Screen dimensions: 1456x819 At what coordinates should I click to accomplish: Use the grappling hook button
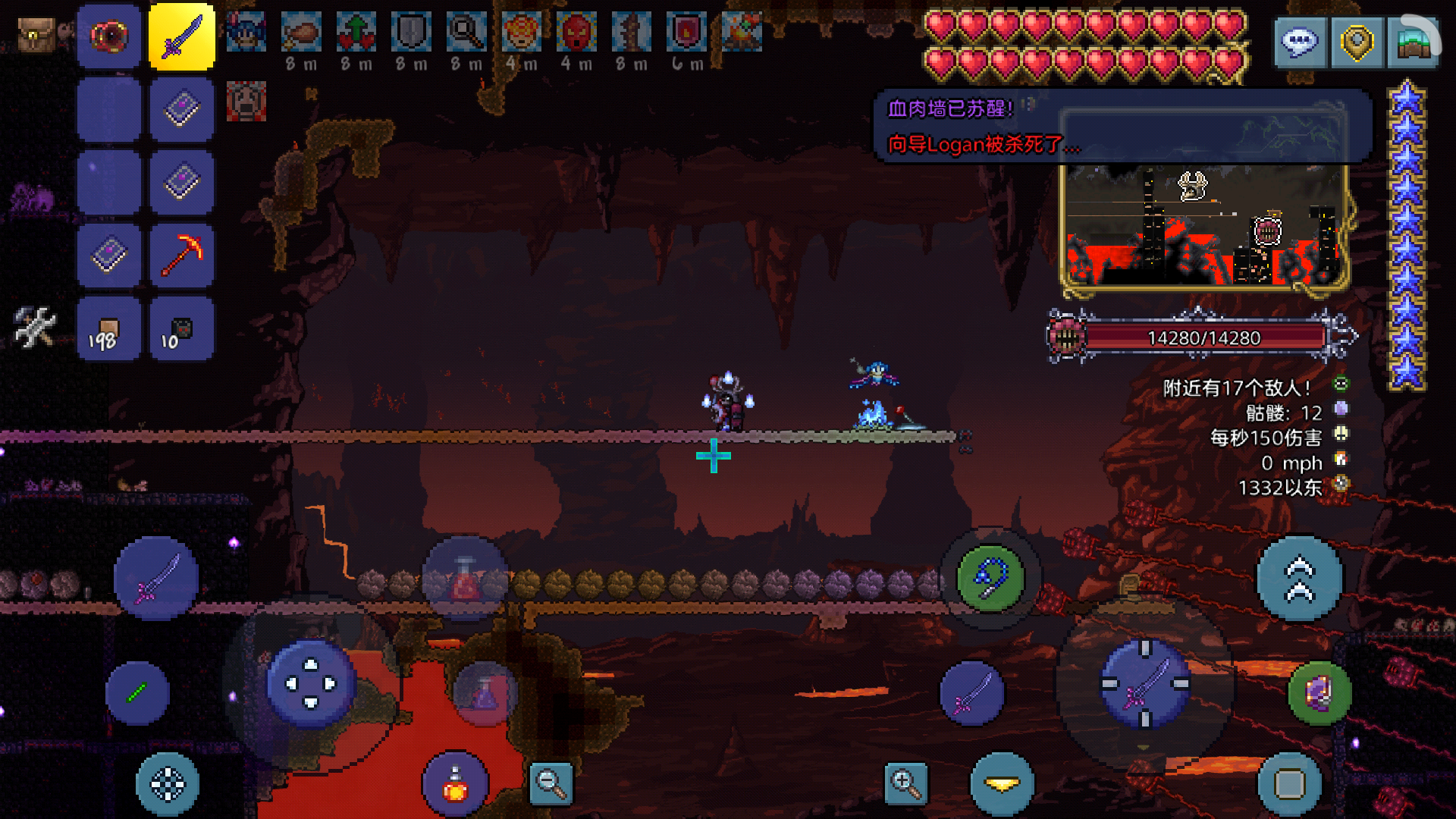click(x=990, y=579)
